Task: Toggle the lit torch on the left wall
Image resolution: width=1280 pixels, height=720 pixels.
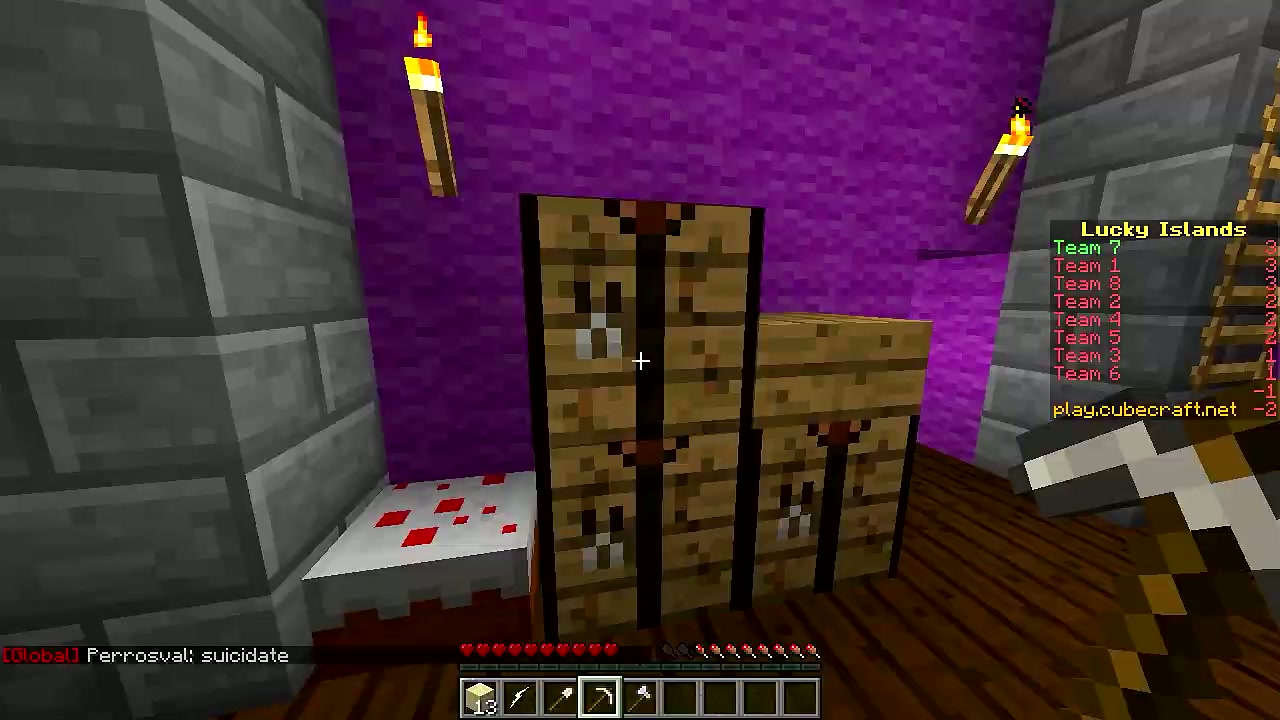Action: pos(428,110)
